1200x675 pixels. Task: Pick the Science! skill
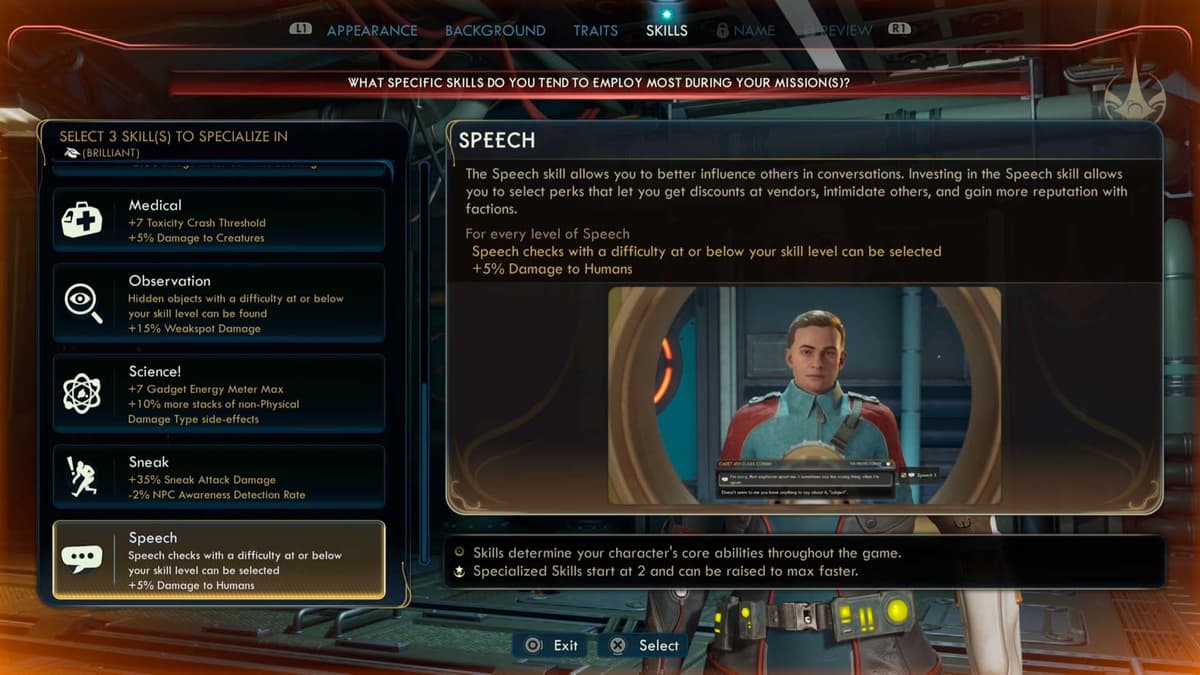219,394
